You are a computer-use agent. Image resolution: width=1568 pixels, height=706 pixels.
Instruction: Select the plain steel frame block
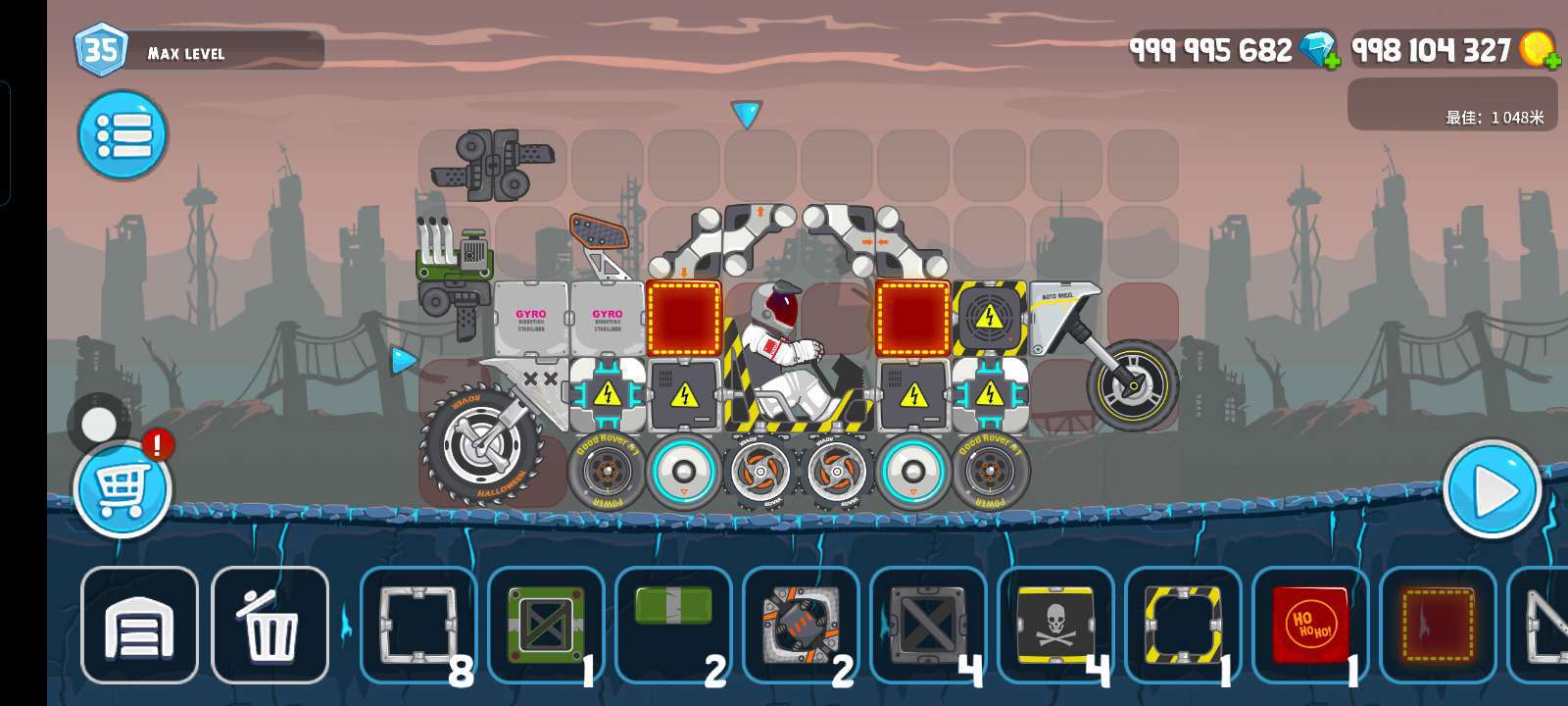(418, 625)
